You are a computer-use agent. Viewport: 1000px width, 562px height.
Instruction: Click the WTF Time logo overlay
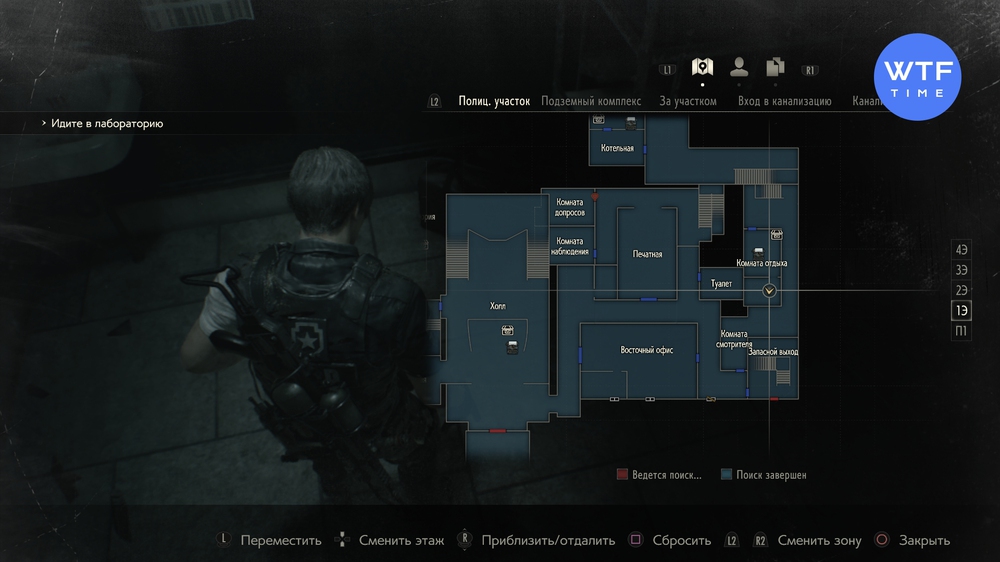click(918, 77)
